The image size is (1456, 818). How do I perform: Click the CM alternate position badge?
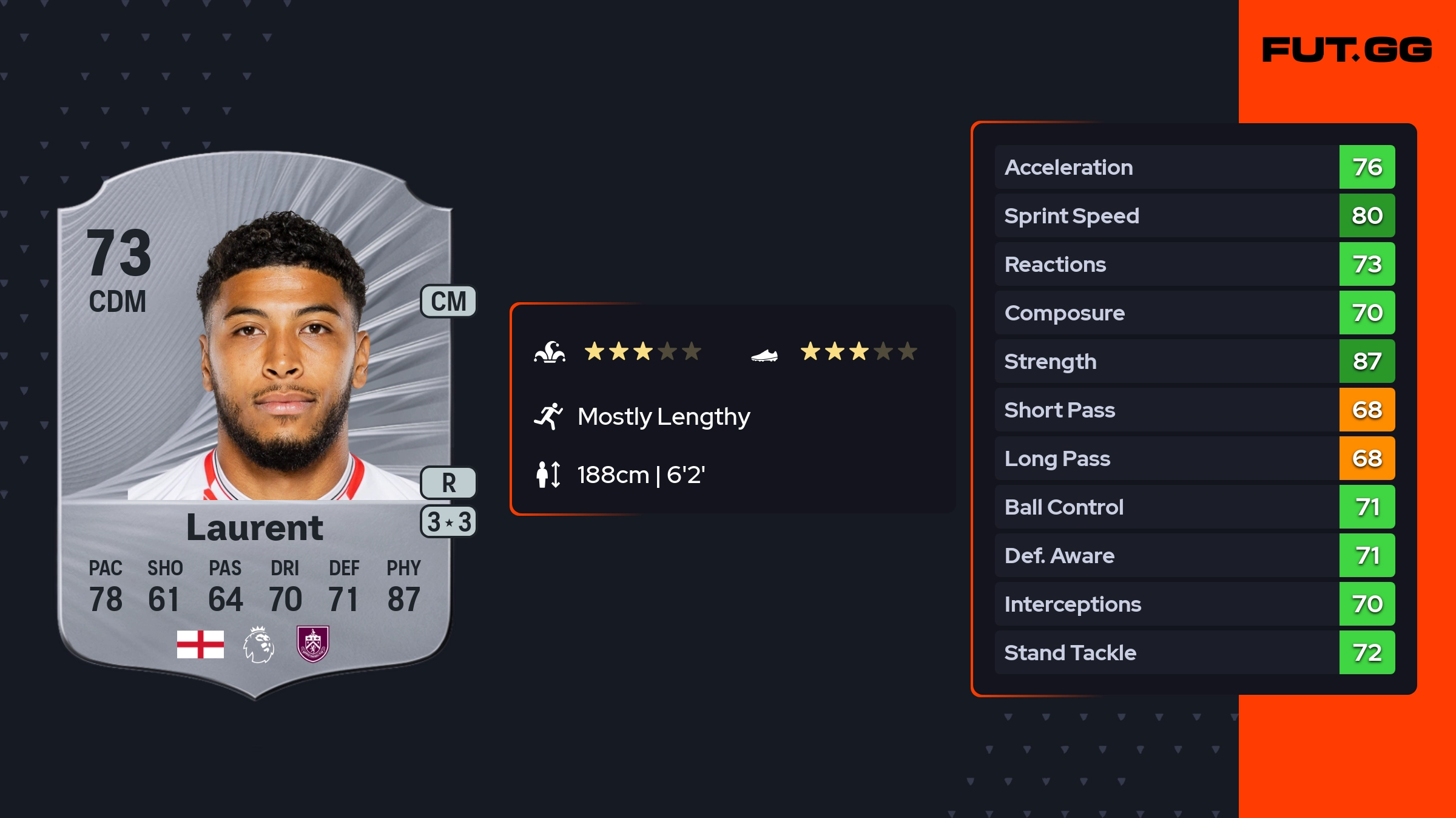tap(448, 302)
